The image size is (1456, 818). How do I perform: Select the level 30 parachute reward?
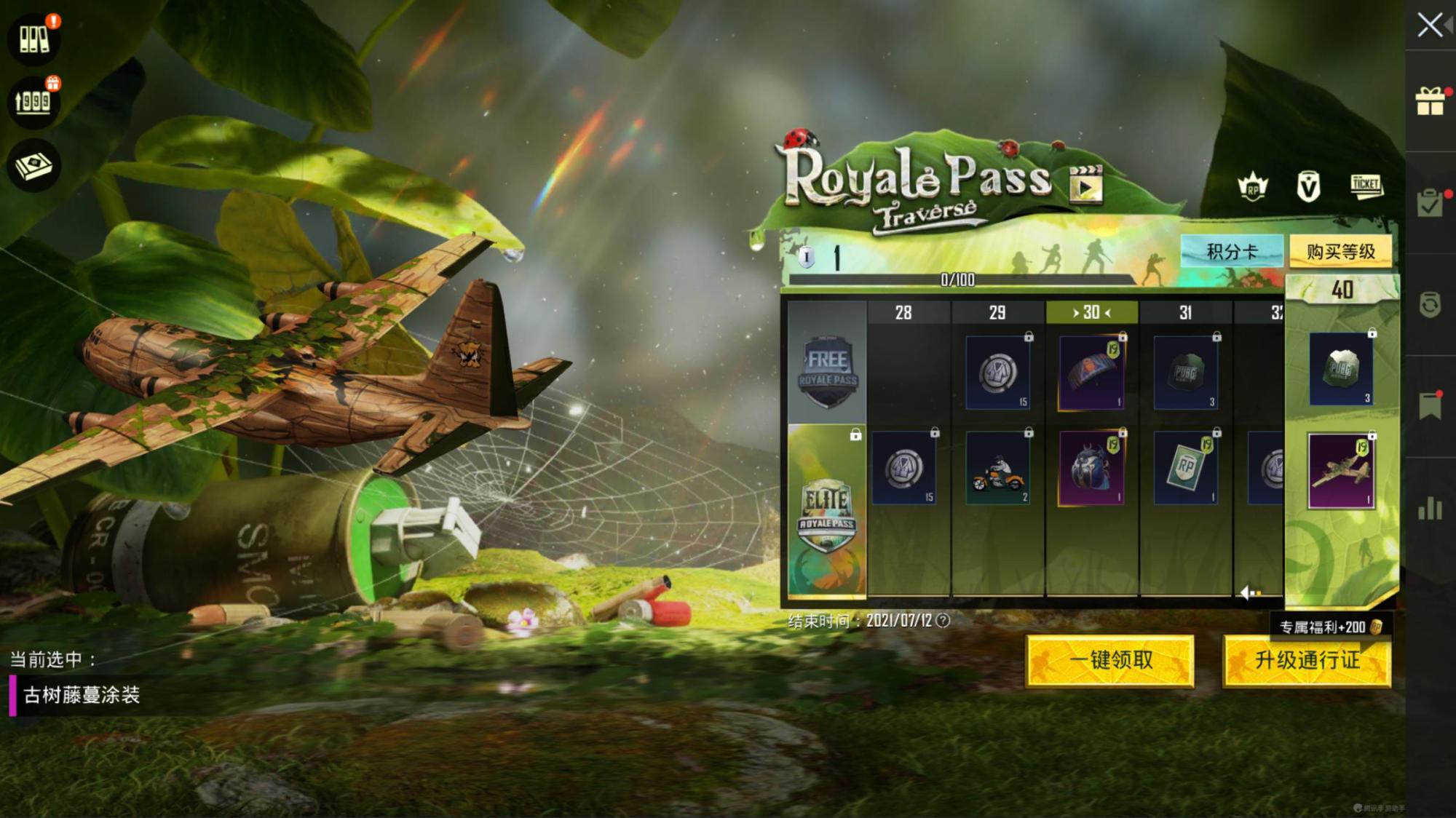coord(1091,373)
